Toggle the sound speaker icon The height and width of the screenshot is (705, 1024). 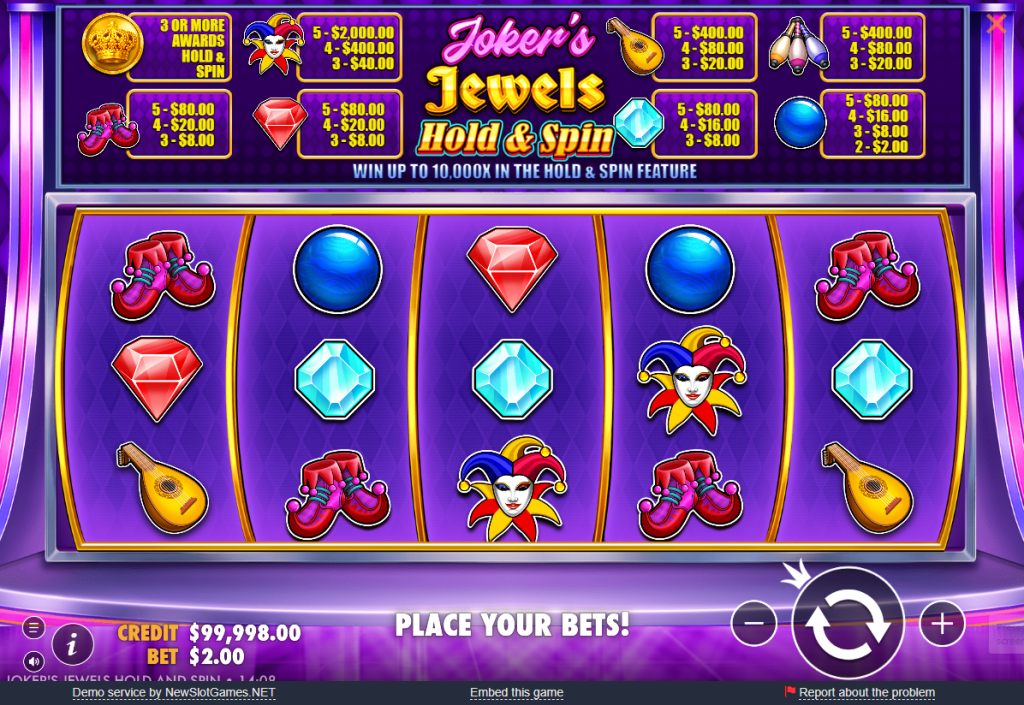34,661
